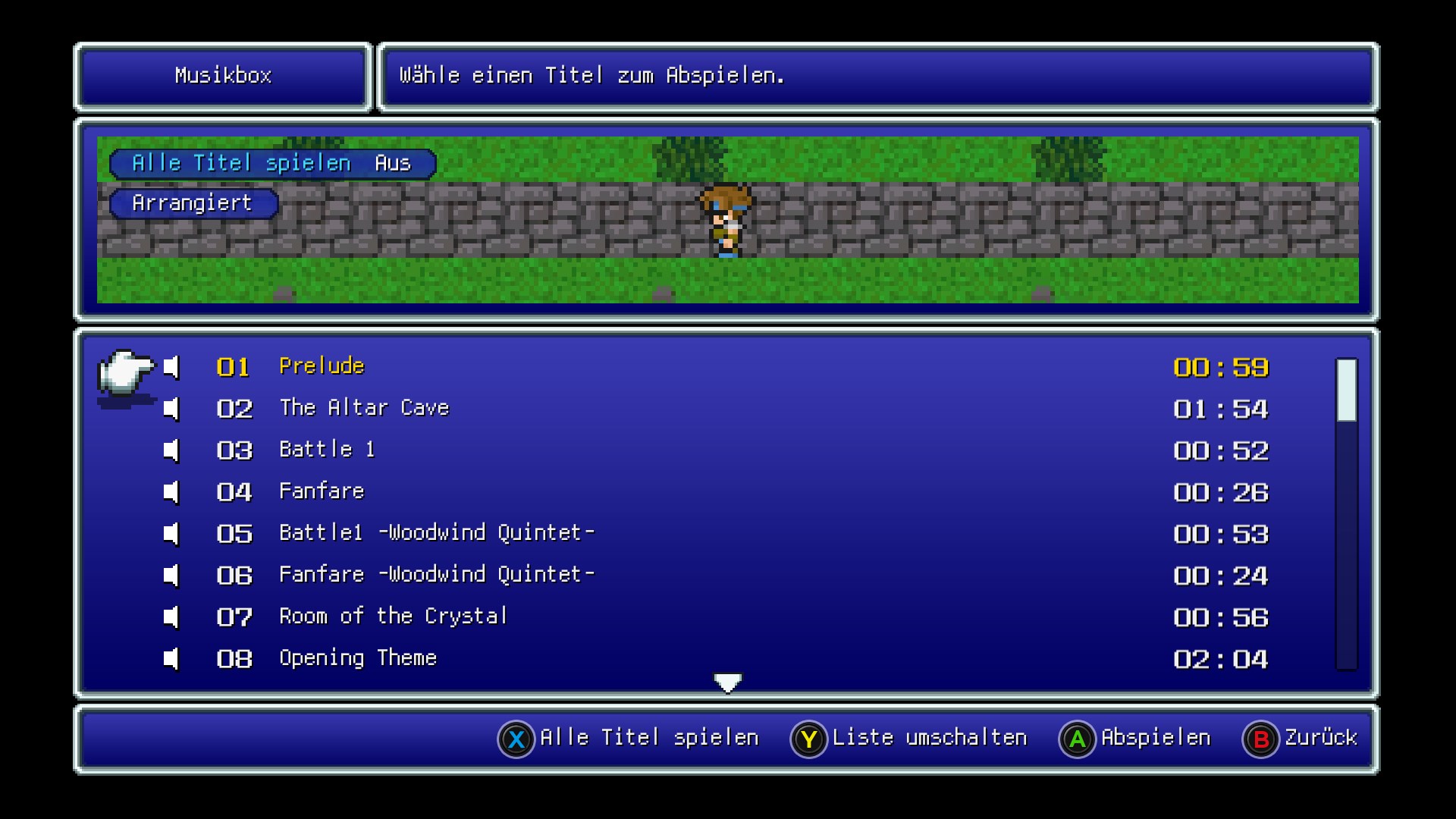Play track 01 Prelude

(x=322, y=367)
